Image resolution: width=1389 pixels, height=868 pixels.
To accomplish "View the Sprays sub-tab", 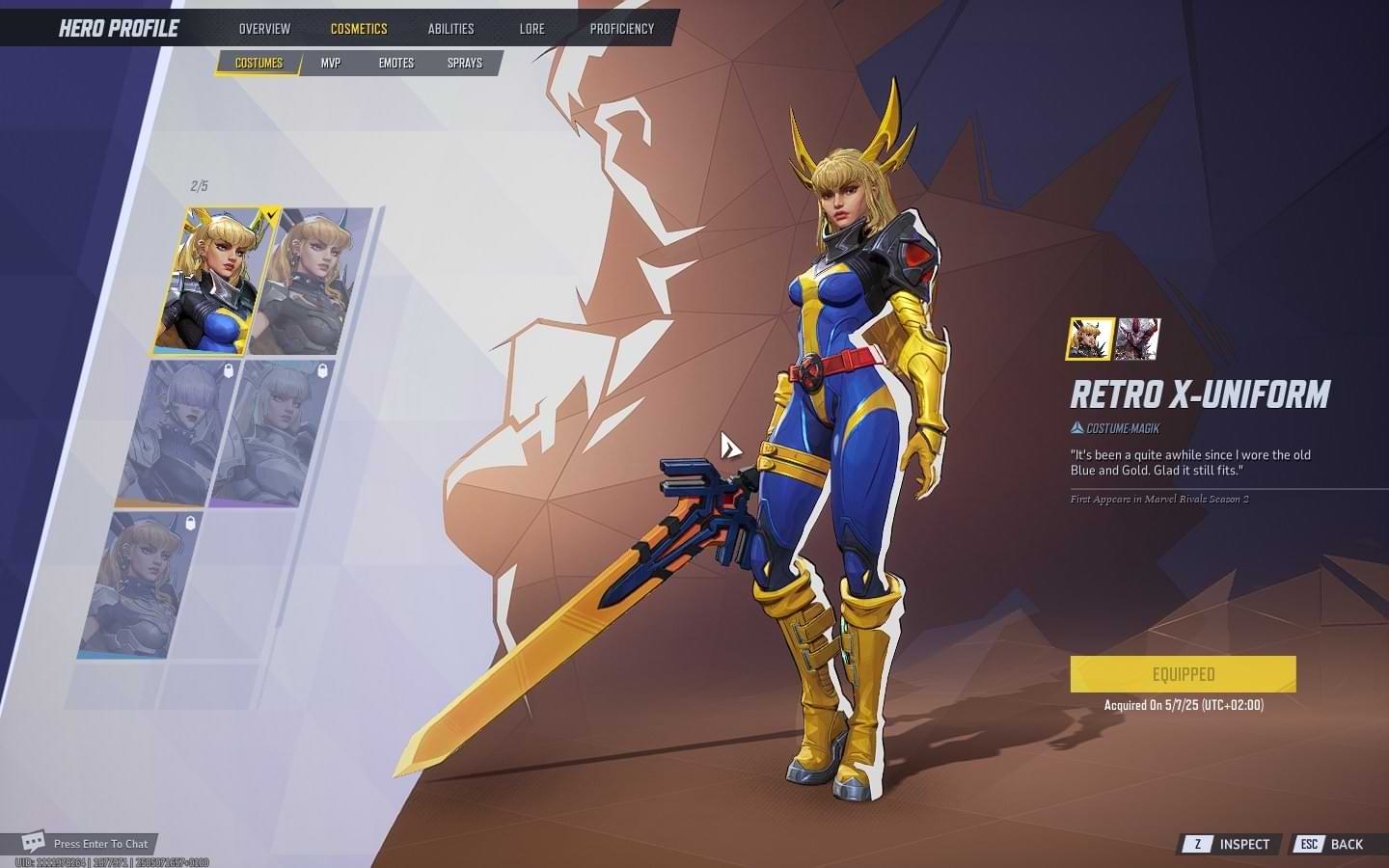I will pyautogui.click(x=465, y=64).
